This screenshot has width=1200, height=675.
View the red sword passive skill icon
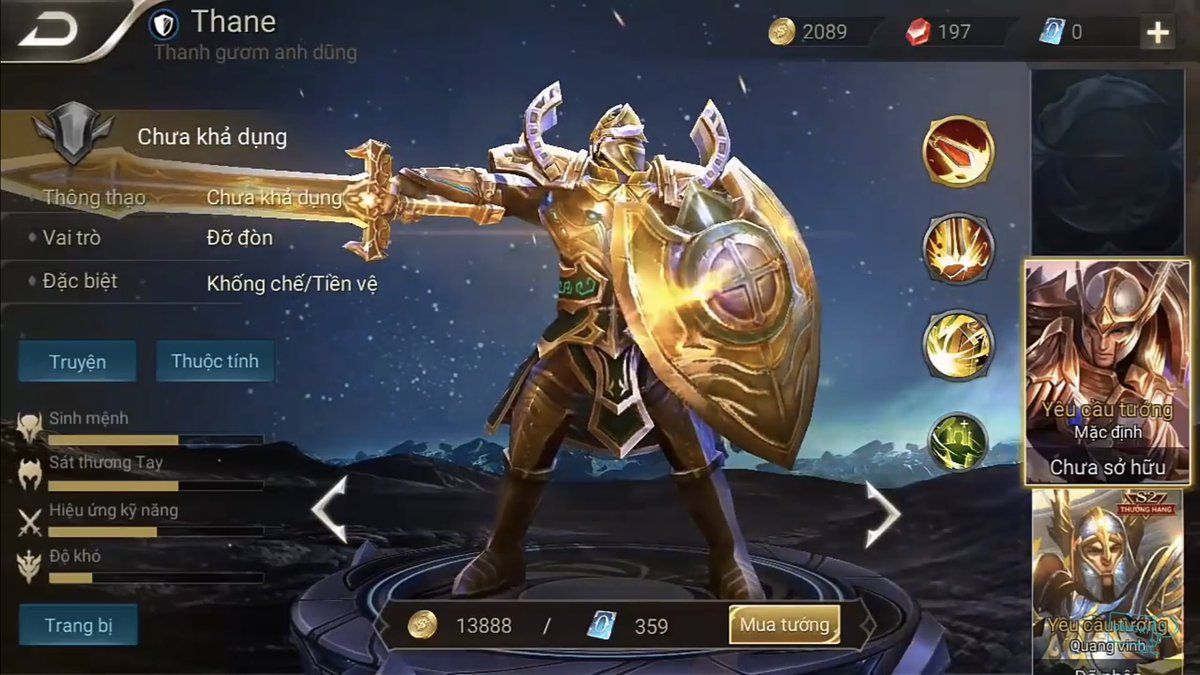[x=957, y=151]
